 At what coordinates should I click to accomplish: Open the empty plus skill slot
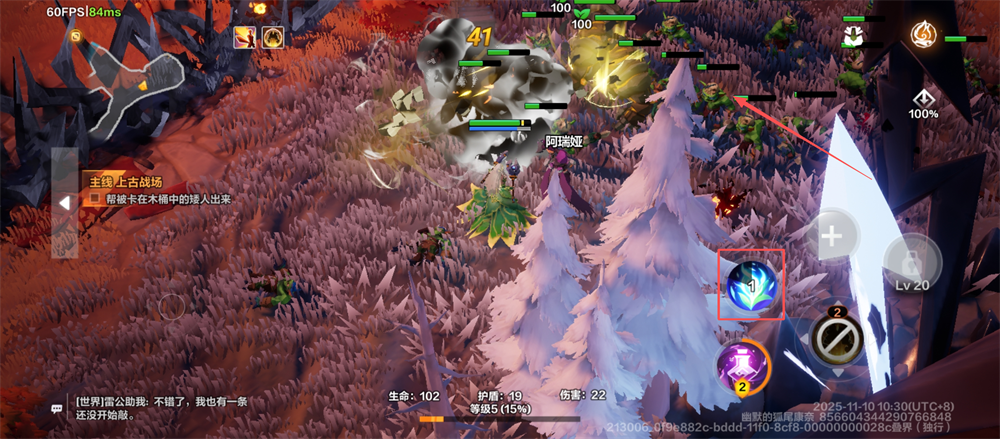click(832, 238)
